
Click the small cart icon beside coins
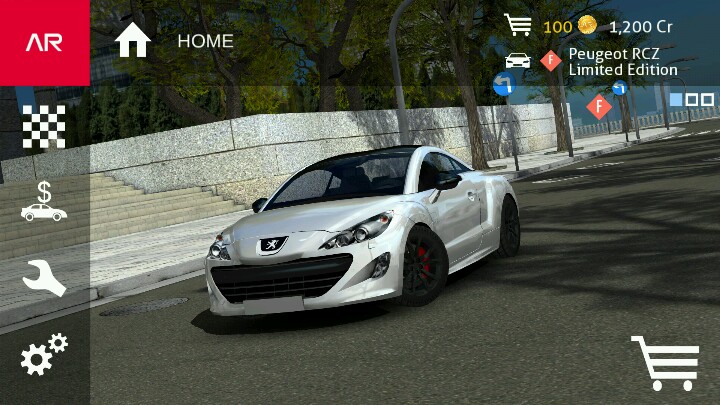[x=518, y=25]
